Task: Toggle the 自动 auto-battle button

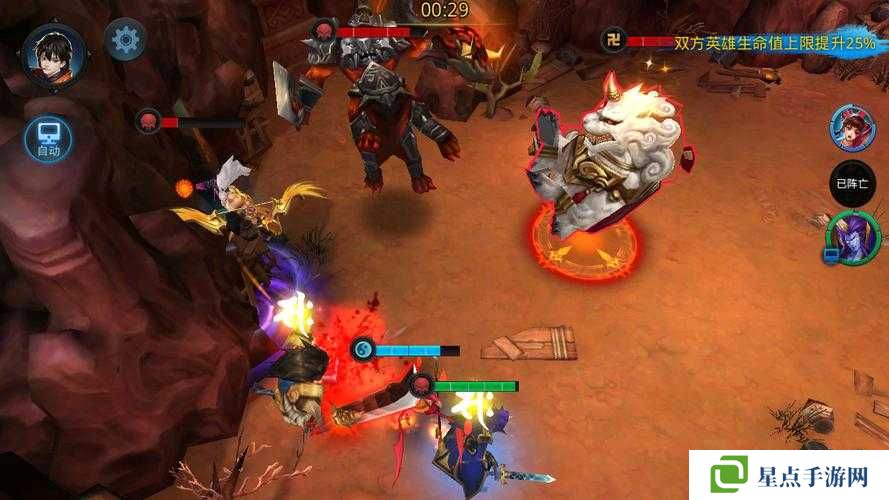Action: (x=48, y=138)
